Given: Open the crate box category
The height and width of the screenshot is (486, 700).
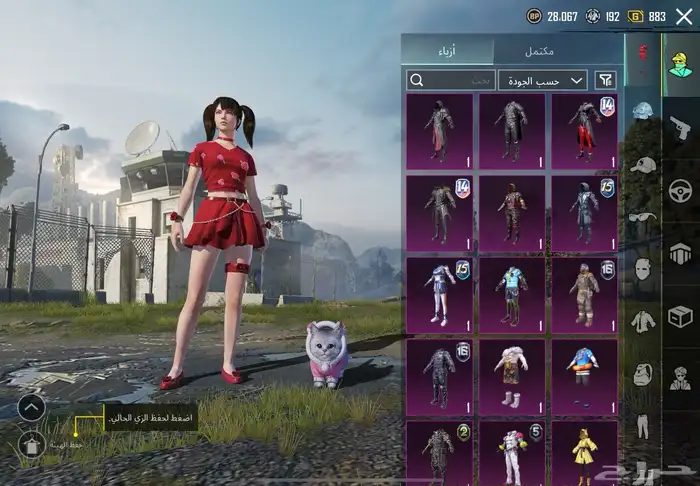Looking at the screenshot, I should (x=681, y=316).
